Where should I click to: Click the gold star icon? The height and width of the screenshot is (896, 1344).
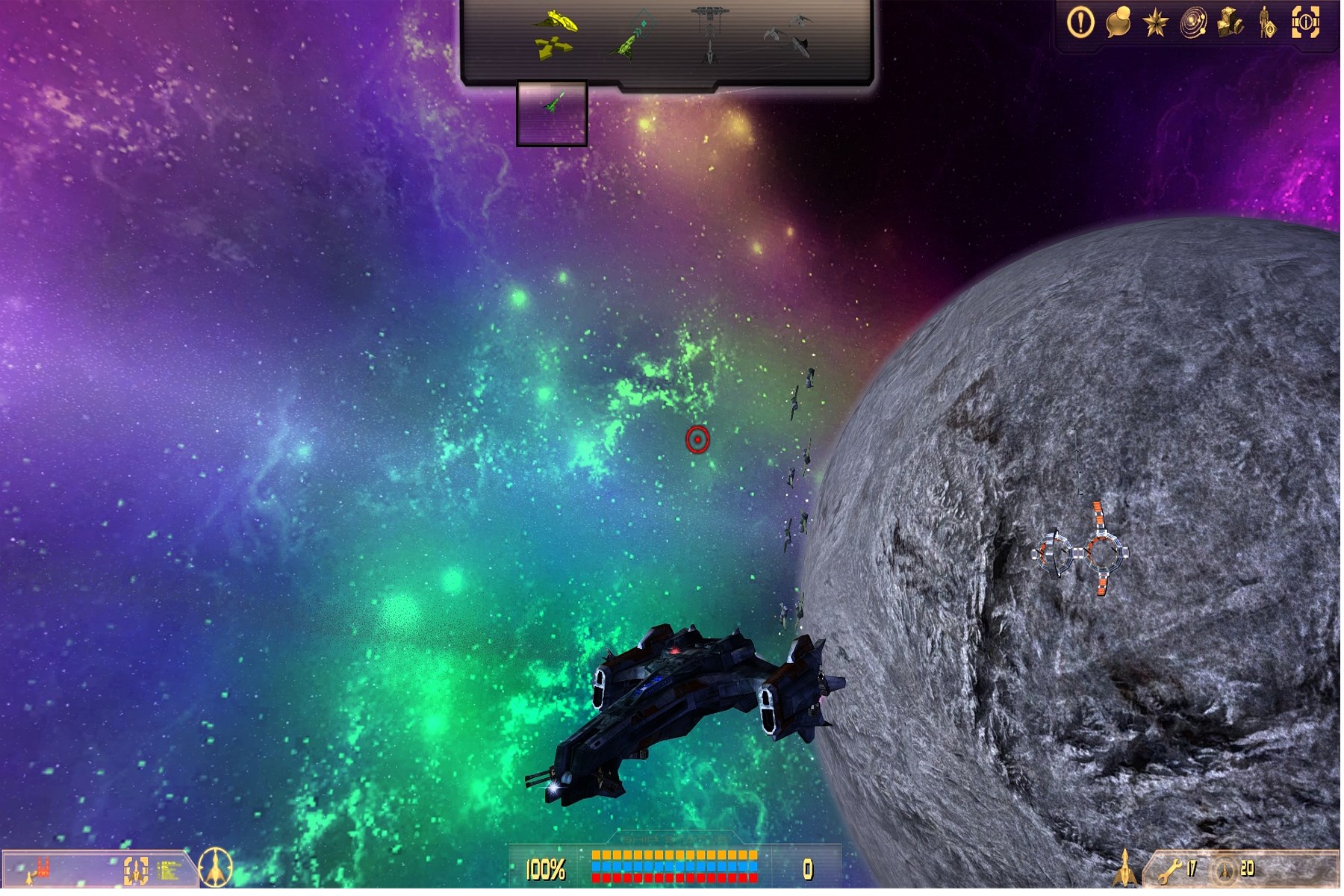point(1155,23)
